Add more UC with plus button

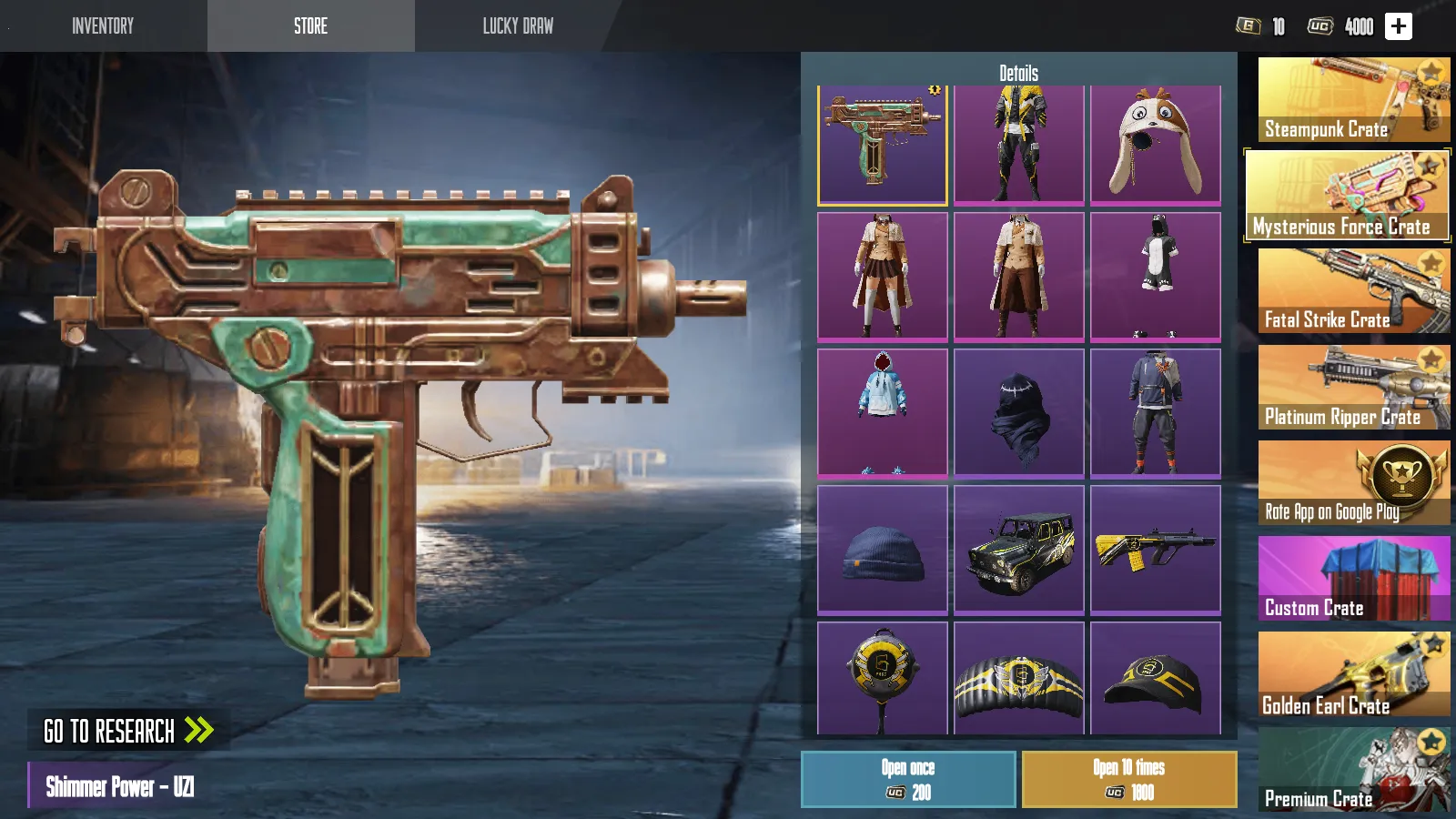(1399, 26)
